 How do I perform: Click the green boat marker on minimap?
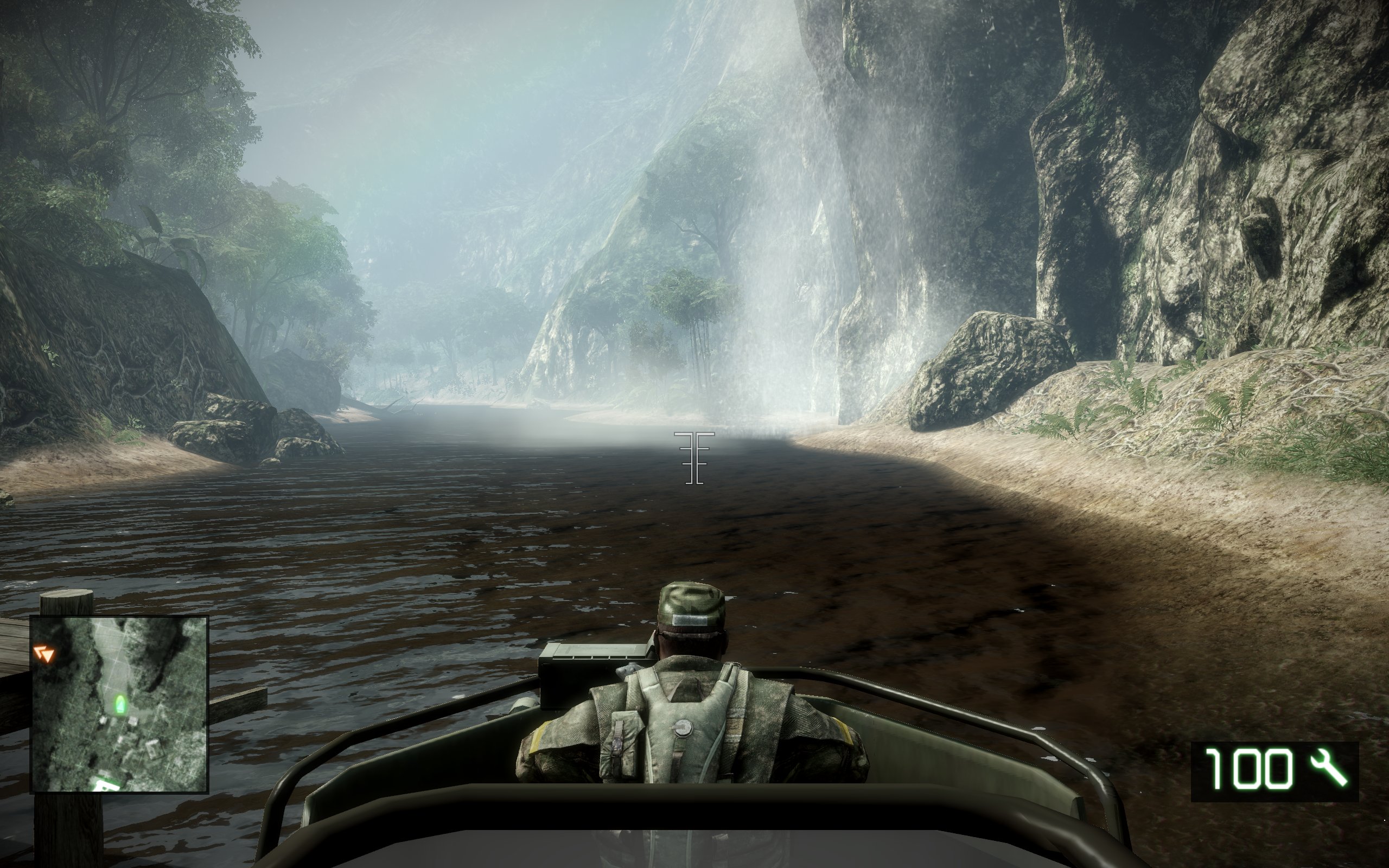click(x=119, y=703)
